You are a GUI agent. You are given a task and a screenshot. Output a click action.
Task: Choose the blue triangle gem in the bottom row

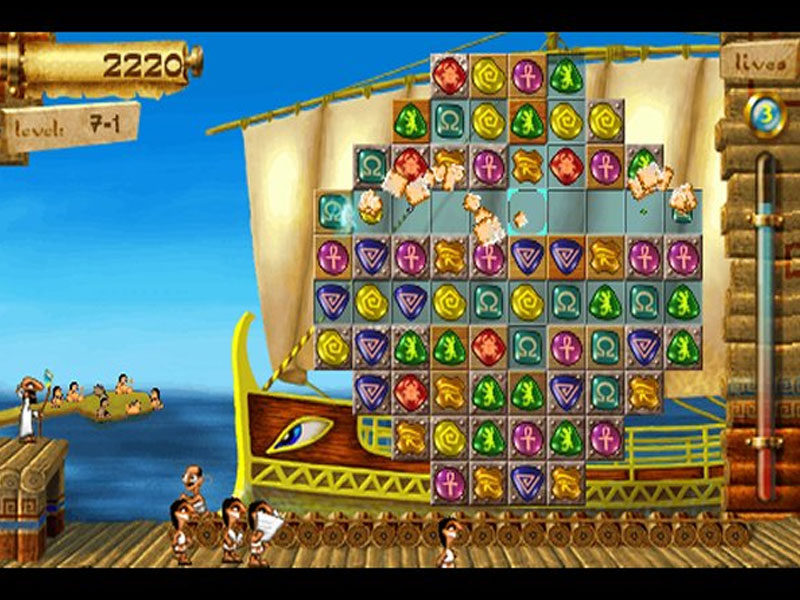point(527,482)
